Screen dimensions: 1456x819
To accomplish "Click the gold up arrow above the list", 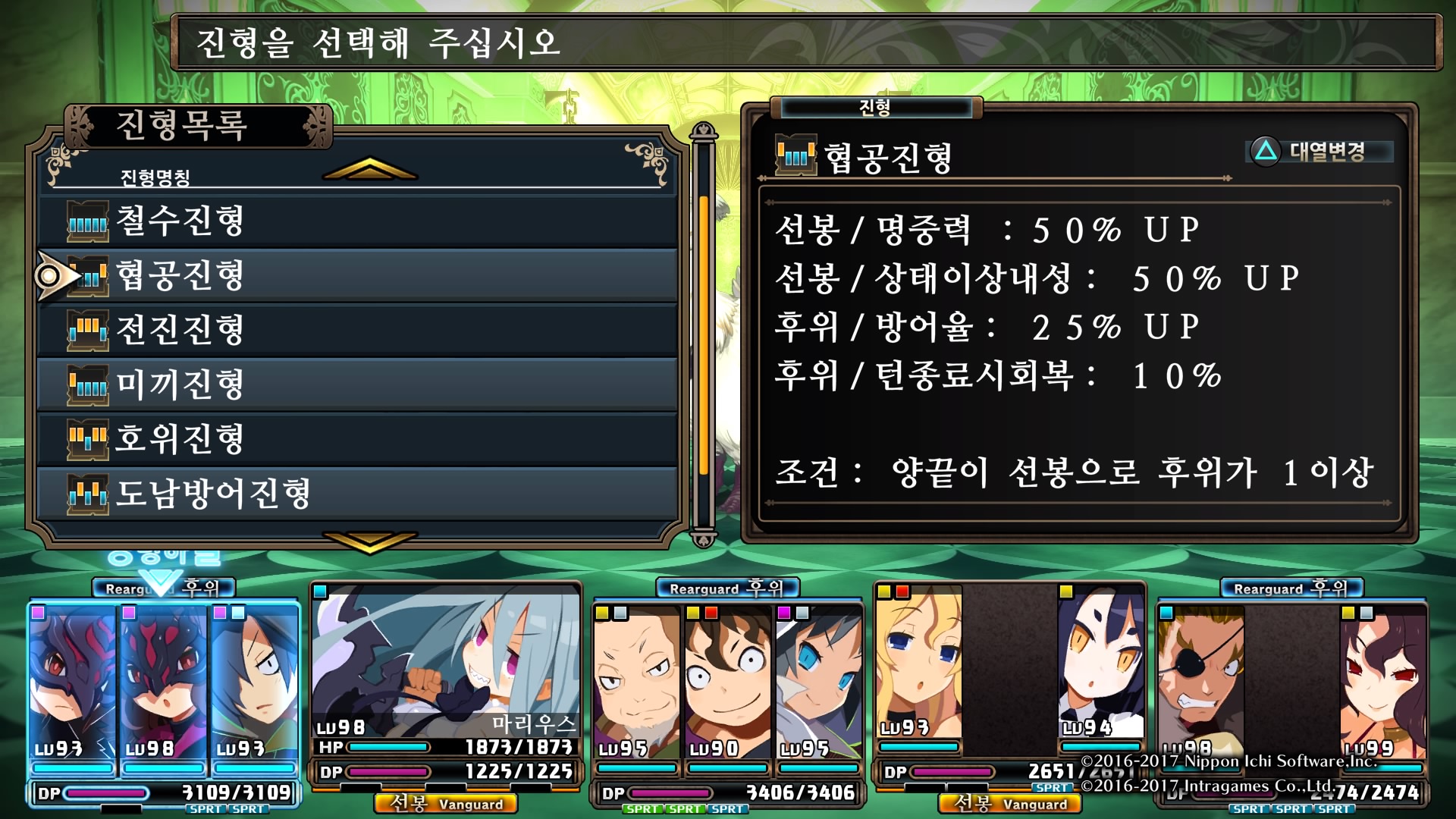I will coord(369,169).
